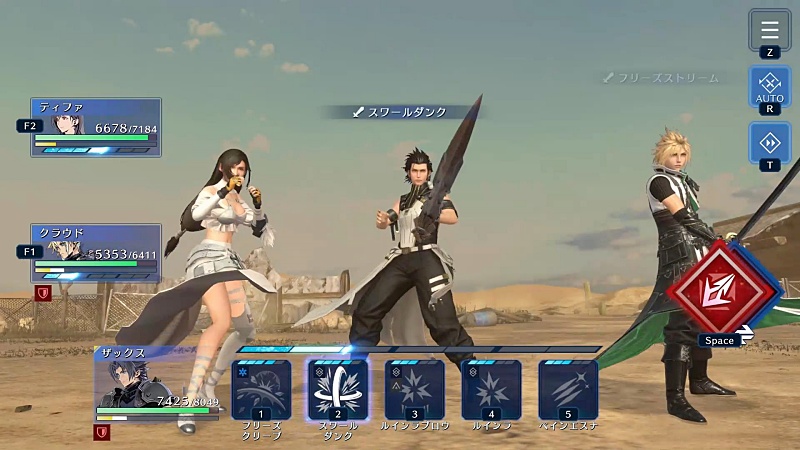Use the ability in slot 3
Viewport: 800px width, 450px height.
[415, 389]
